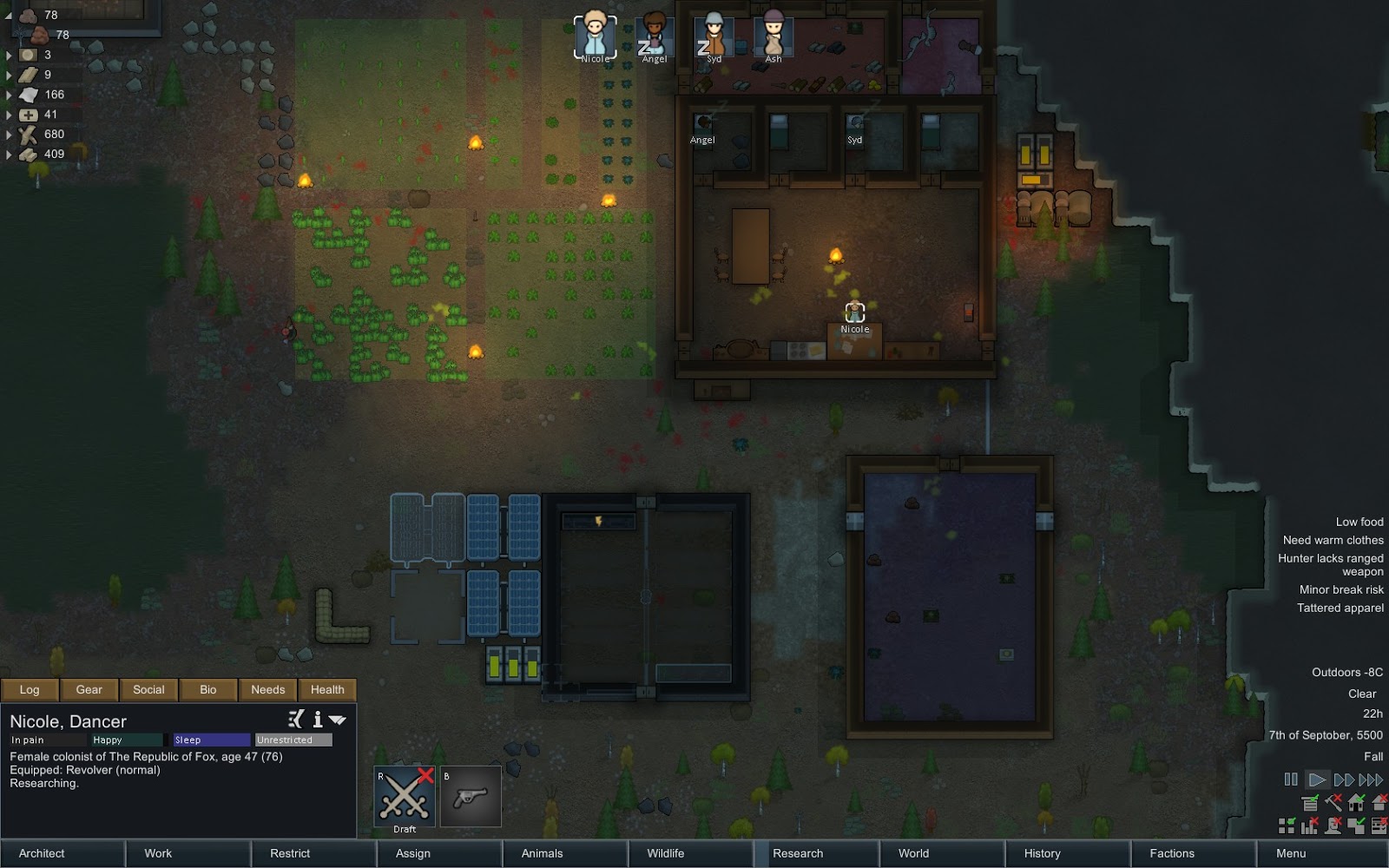The width and height of the screenshot is (1389, 868).
Task: Open Nicole's Needs tab
Action: (x=267, y=689)
